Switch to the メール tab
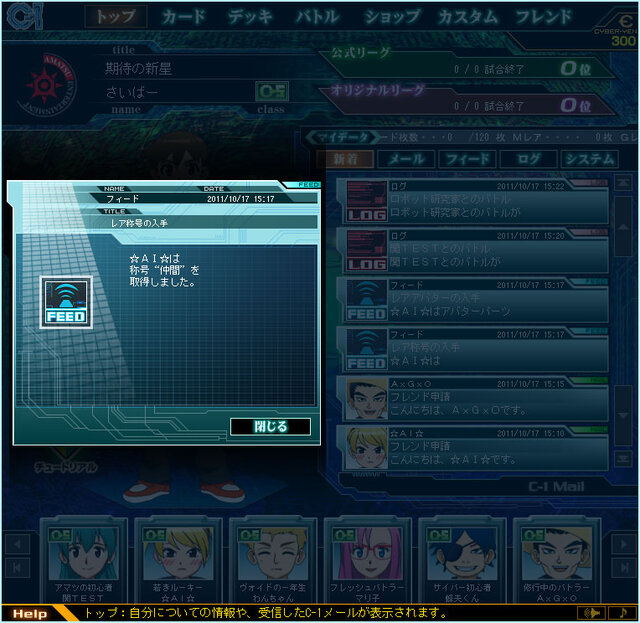Screen dimensions: 640x623 click(x=406, y=159)
